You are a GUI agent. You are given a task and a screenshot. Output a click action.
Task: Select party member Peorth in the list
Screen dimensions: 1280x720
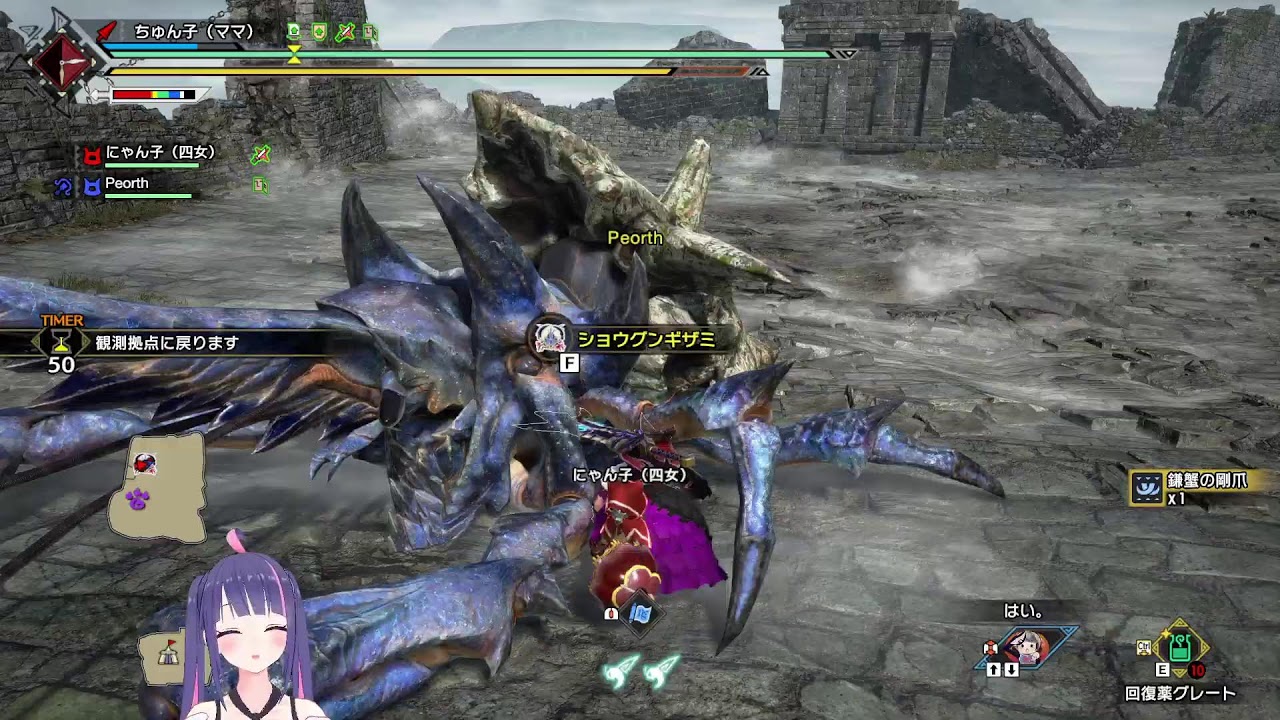point(127,184)
